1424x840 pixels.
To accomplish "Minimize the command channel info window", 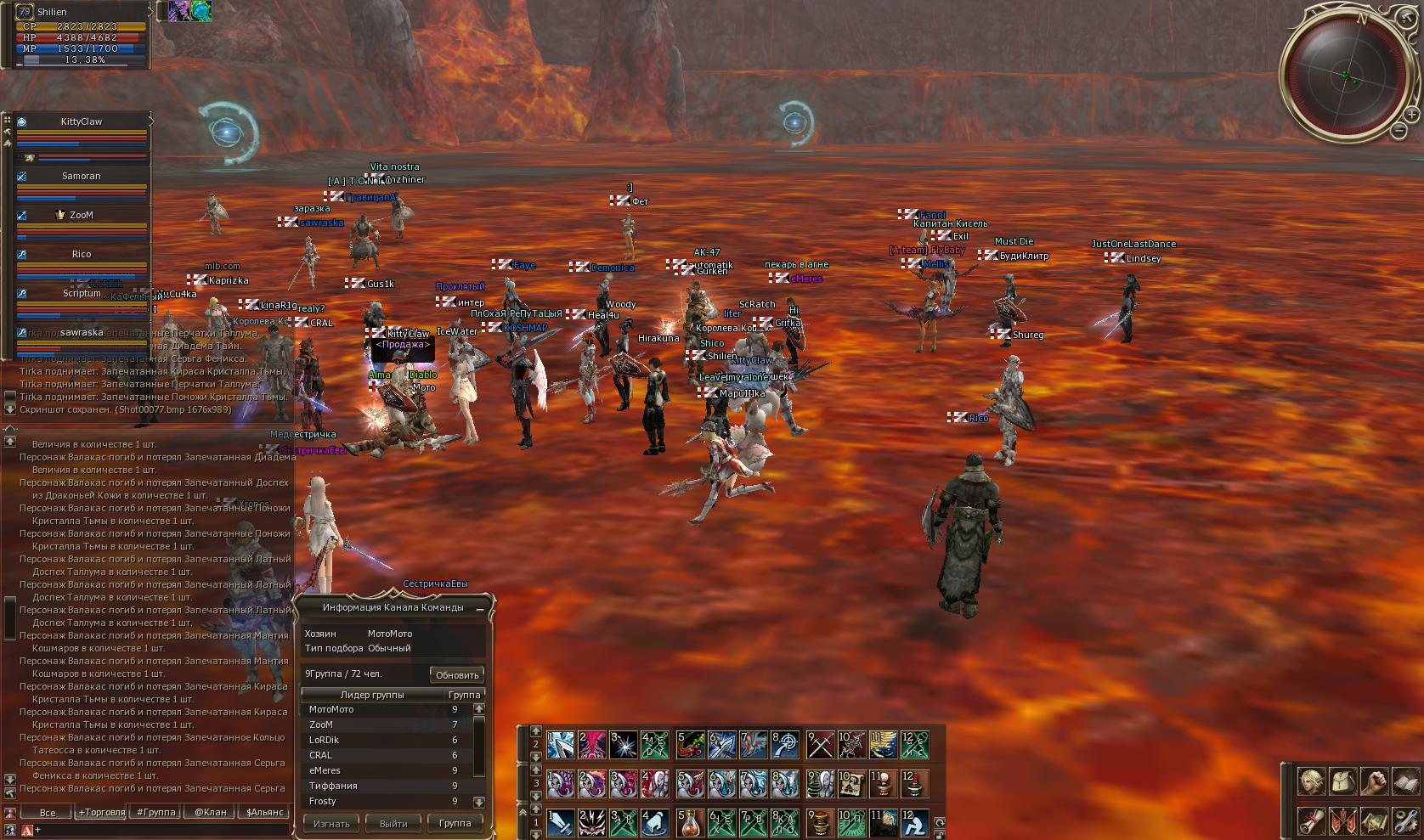I will (x=479, y=609).
